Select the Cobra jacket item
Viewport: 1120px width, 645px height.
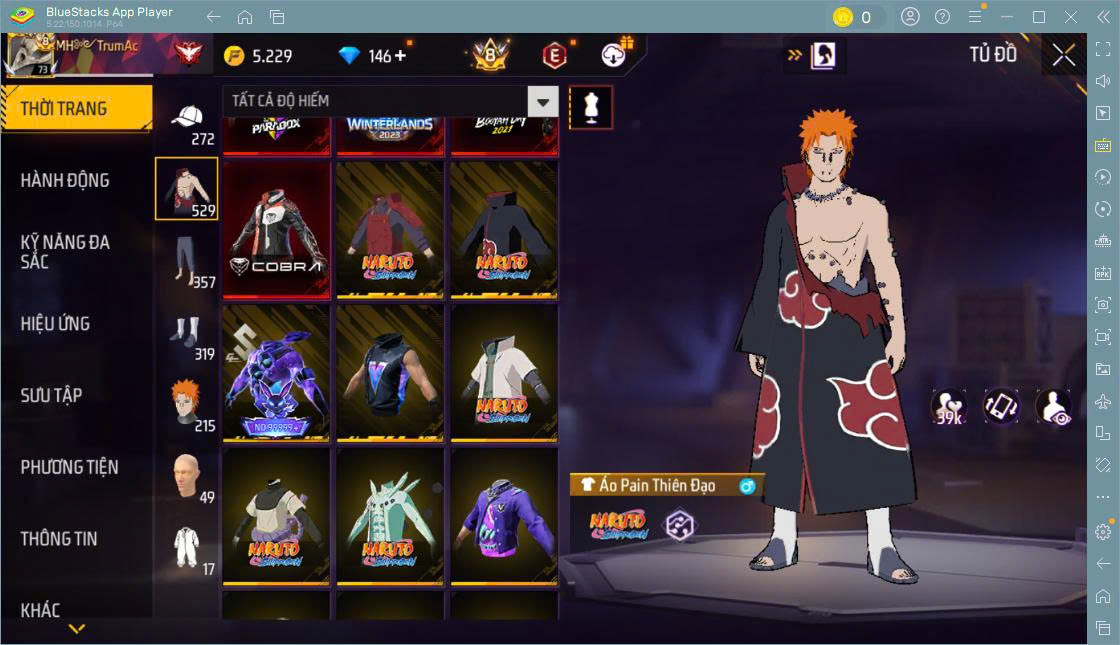276,229
